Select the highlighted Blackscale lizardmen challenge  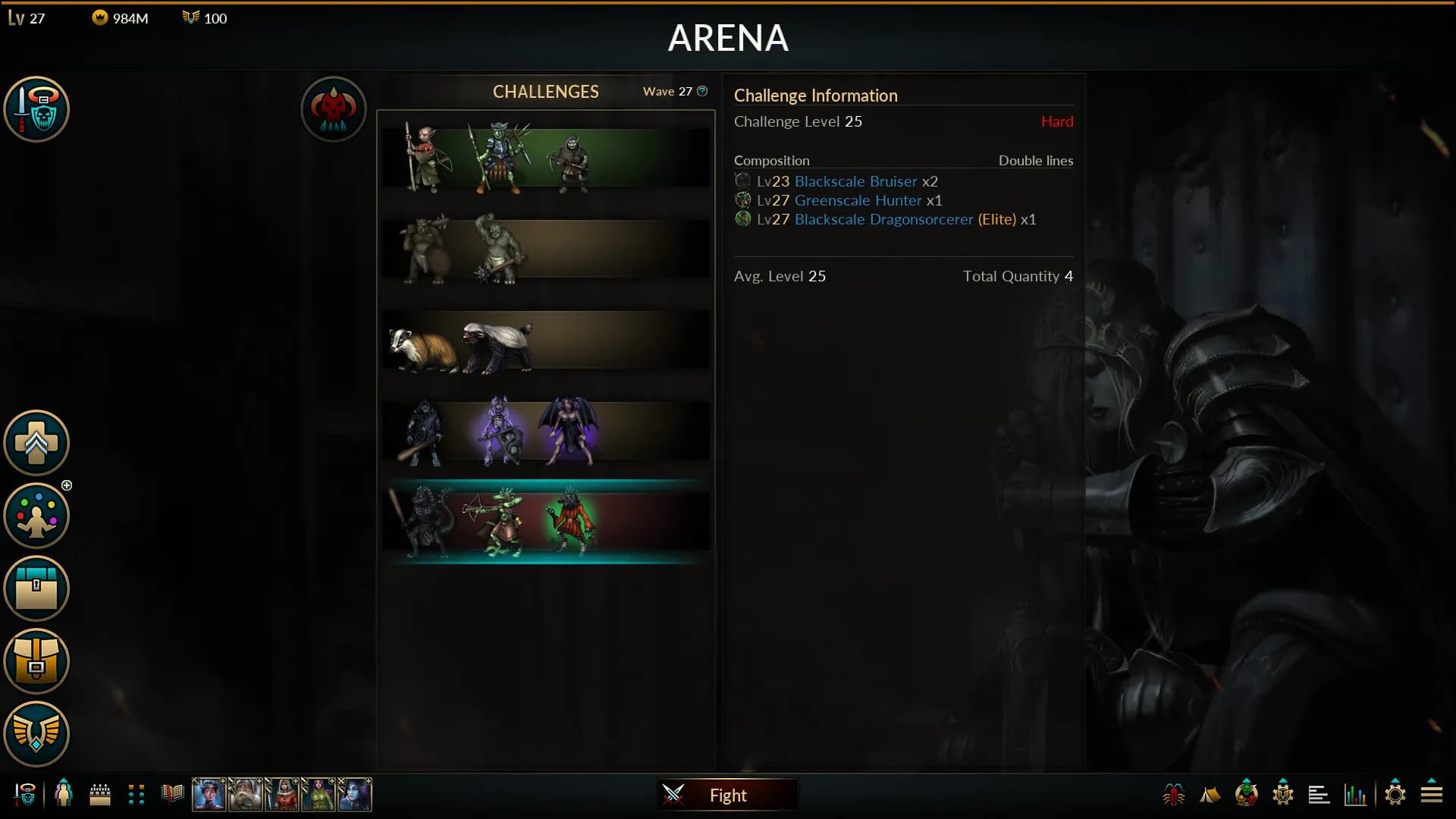pos(546,522)
